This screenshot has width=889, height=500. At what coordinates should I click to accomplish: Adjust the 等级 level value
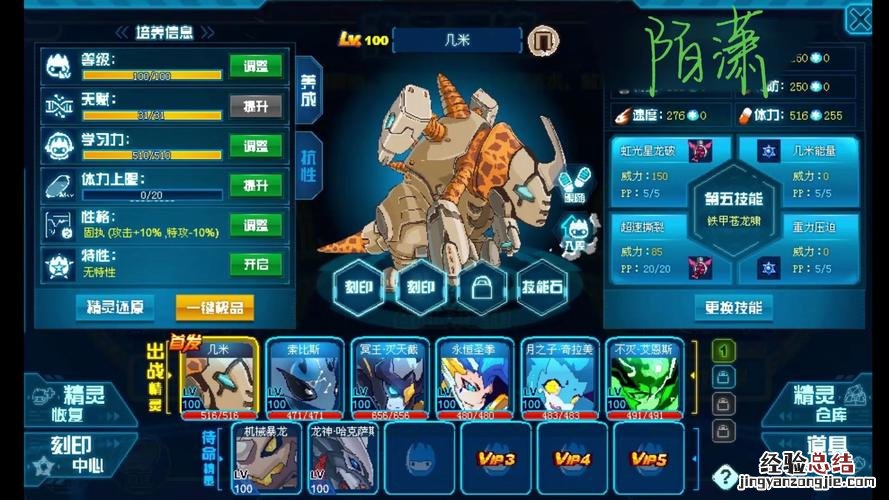pos(256,67)
